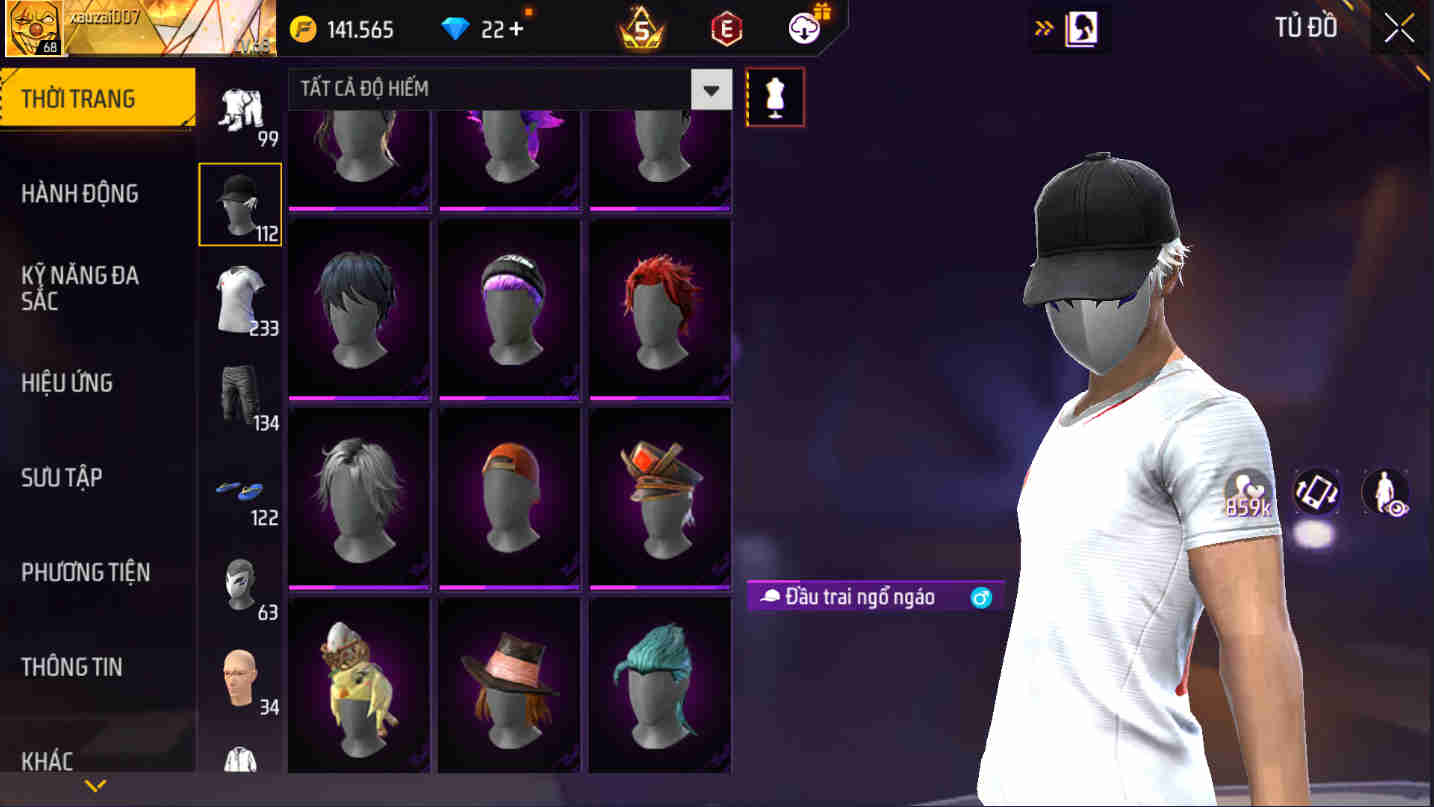
Task: Select the cap category icon showing 112 items
Action: pyautogui.click(x=240, y=203)
